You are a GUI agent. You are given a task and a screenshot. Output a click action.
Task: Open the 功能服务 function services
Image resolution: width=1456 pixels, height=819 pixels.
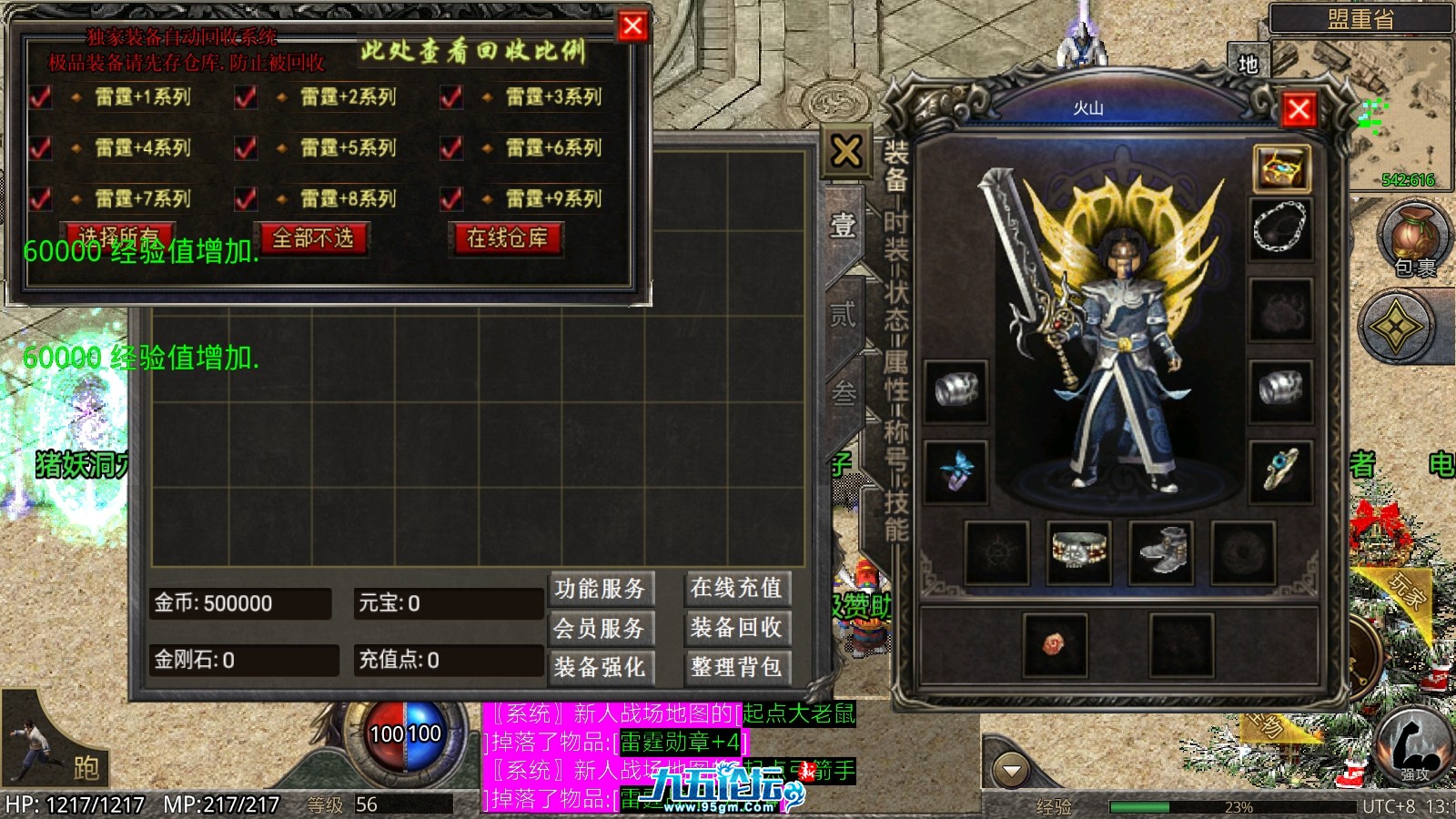600,589
